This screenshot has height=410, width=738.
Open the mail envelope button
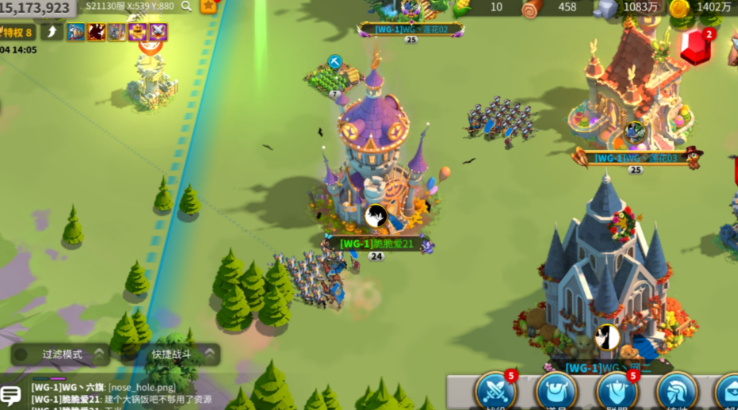click(728, 392)
